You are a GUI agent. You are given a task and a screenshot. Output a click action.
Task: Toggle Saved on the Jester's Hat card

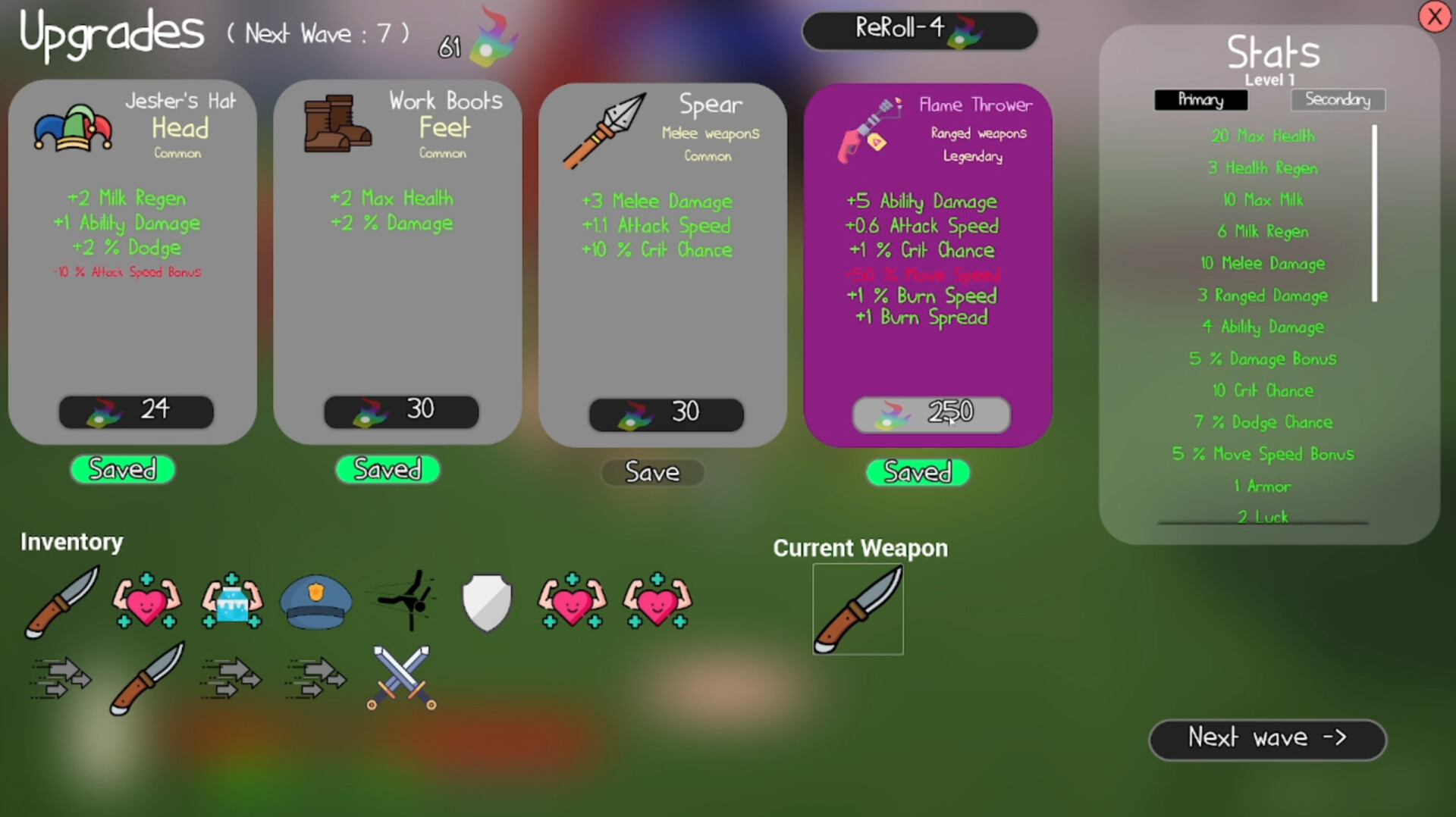tap(122, 470)
